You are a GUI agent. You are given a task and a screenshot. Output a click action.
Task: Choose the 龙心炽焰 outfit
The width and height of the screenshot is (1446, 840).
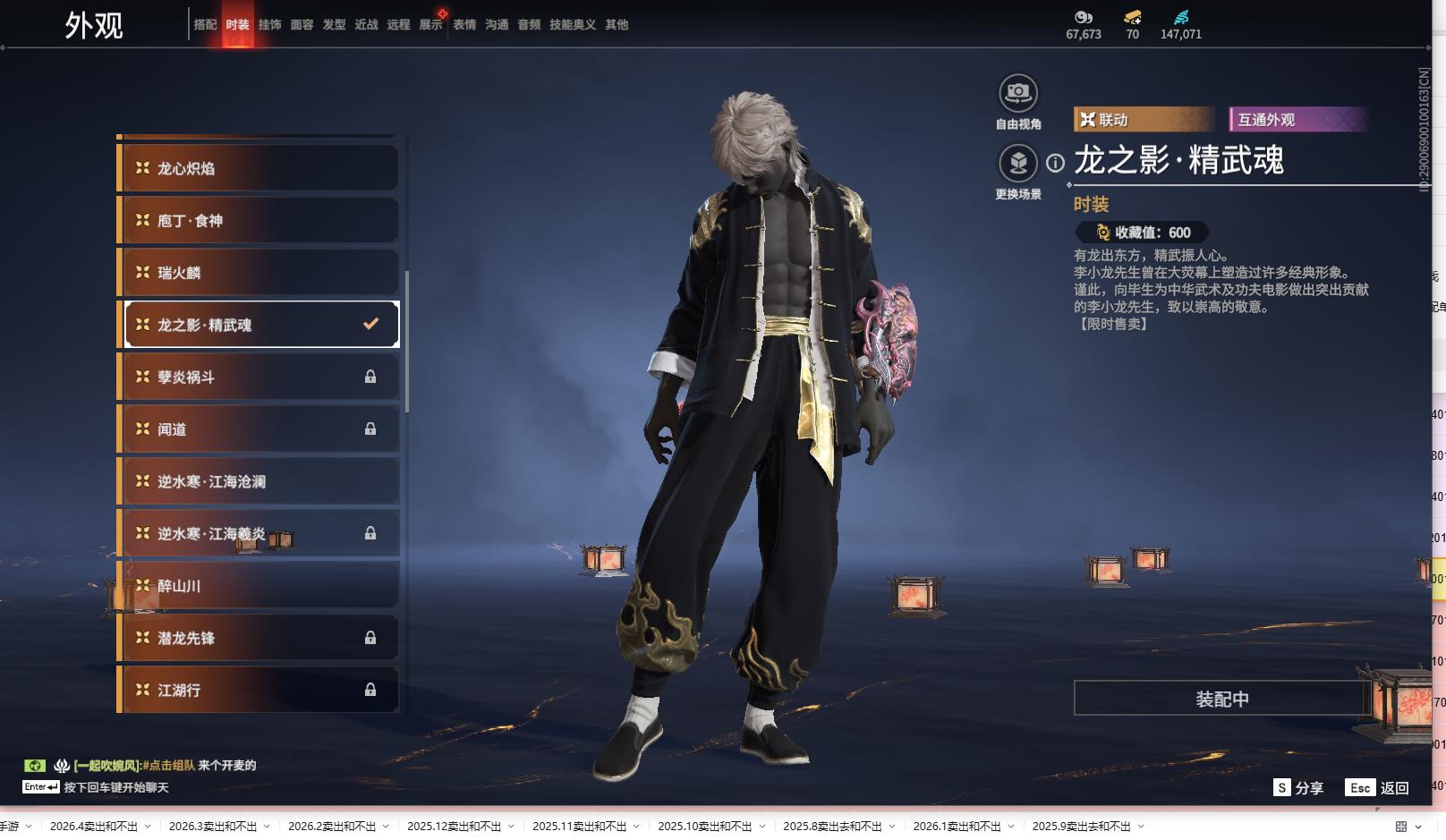pos(258,168)
